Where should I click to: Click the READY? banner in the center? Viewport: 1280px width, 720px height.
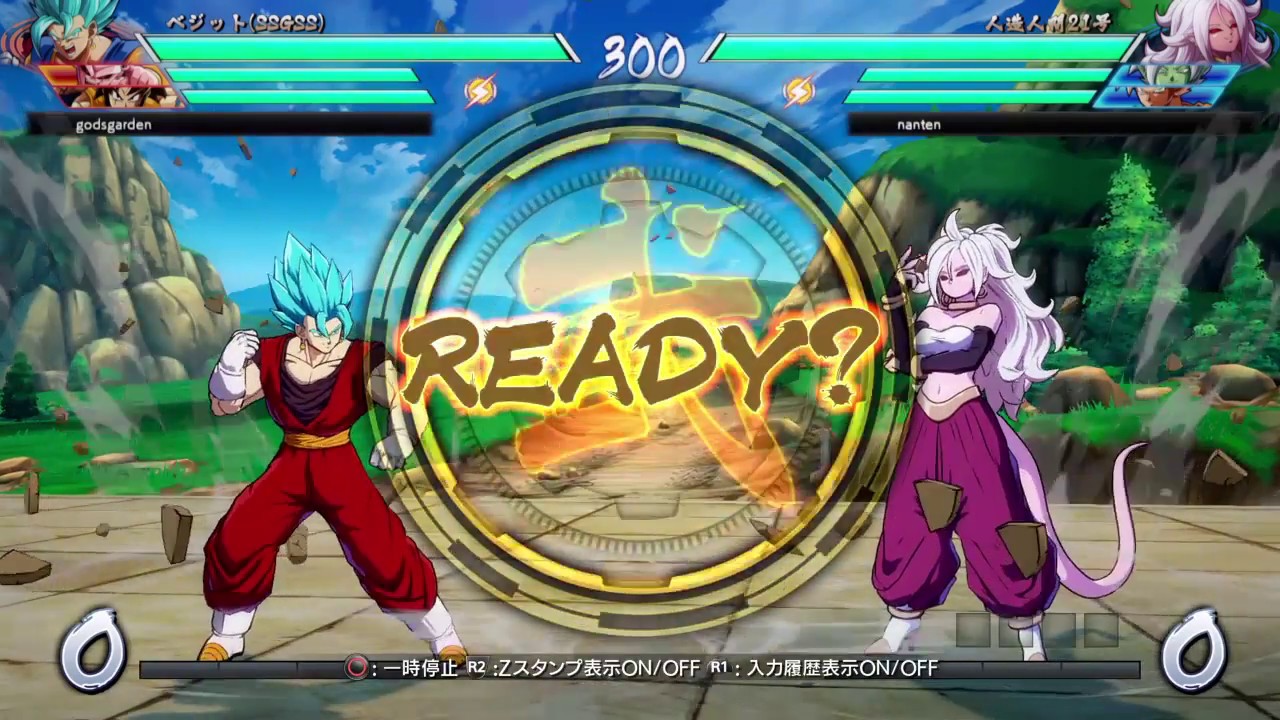pyautogui.click(x=640, y=360)
